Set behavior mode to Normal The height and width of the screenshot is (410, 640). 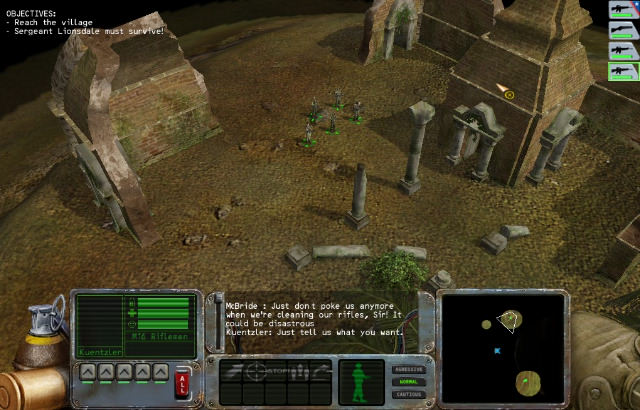coord(410,382)
